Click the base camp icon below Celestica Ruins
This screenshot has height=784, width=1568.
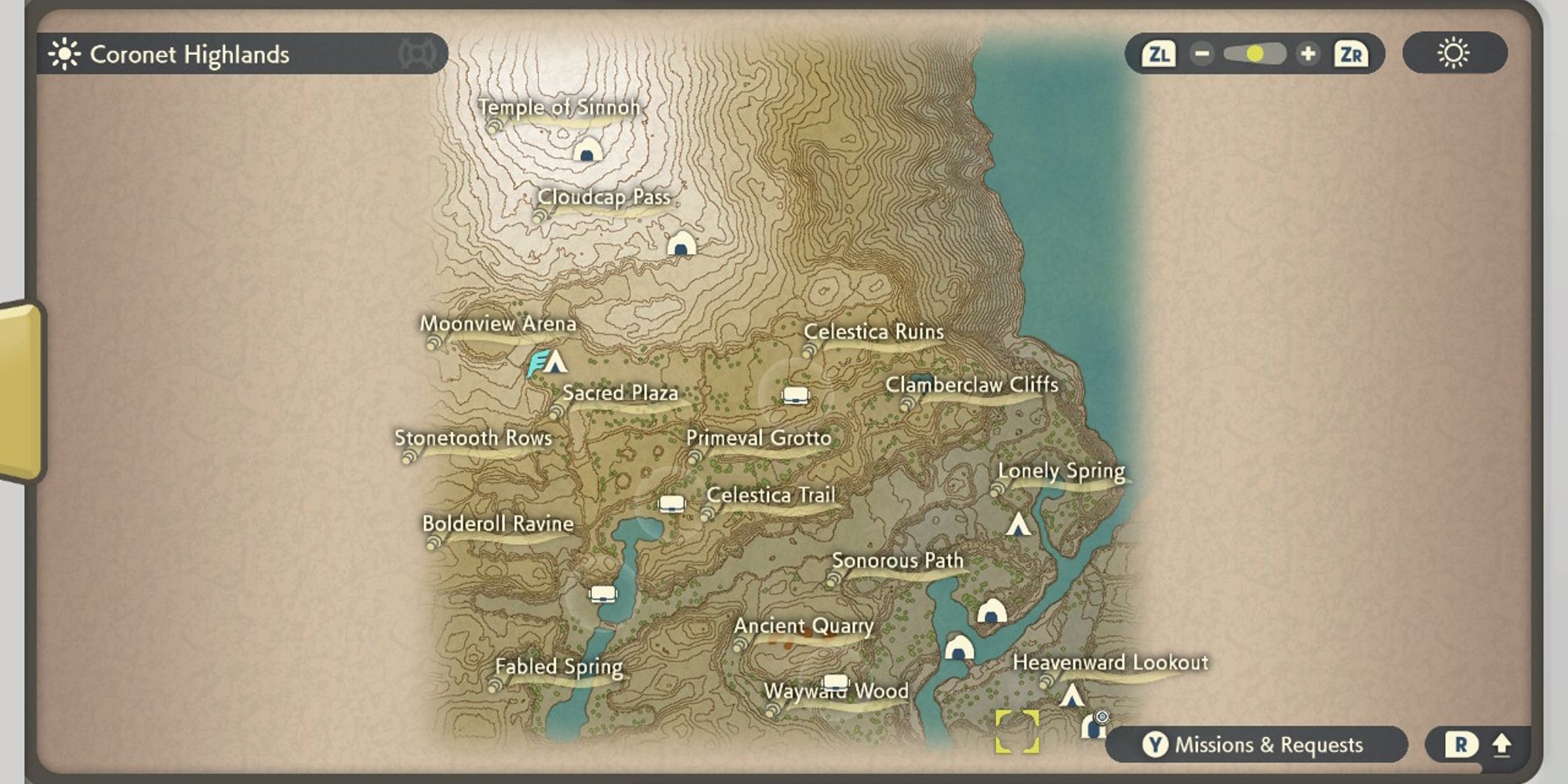point(797,394)
